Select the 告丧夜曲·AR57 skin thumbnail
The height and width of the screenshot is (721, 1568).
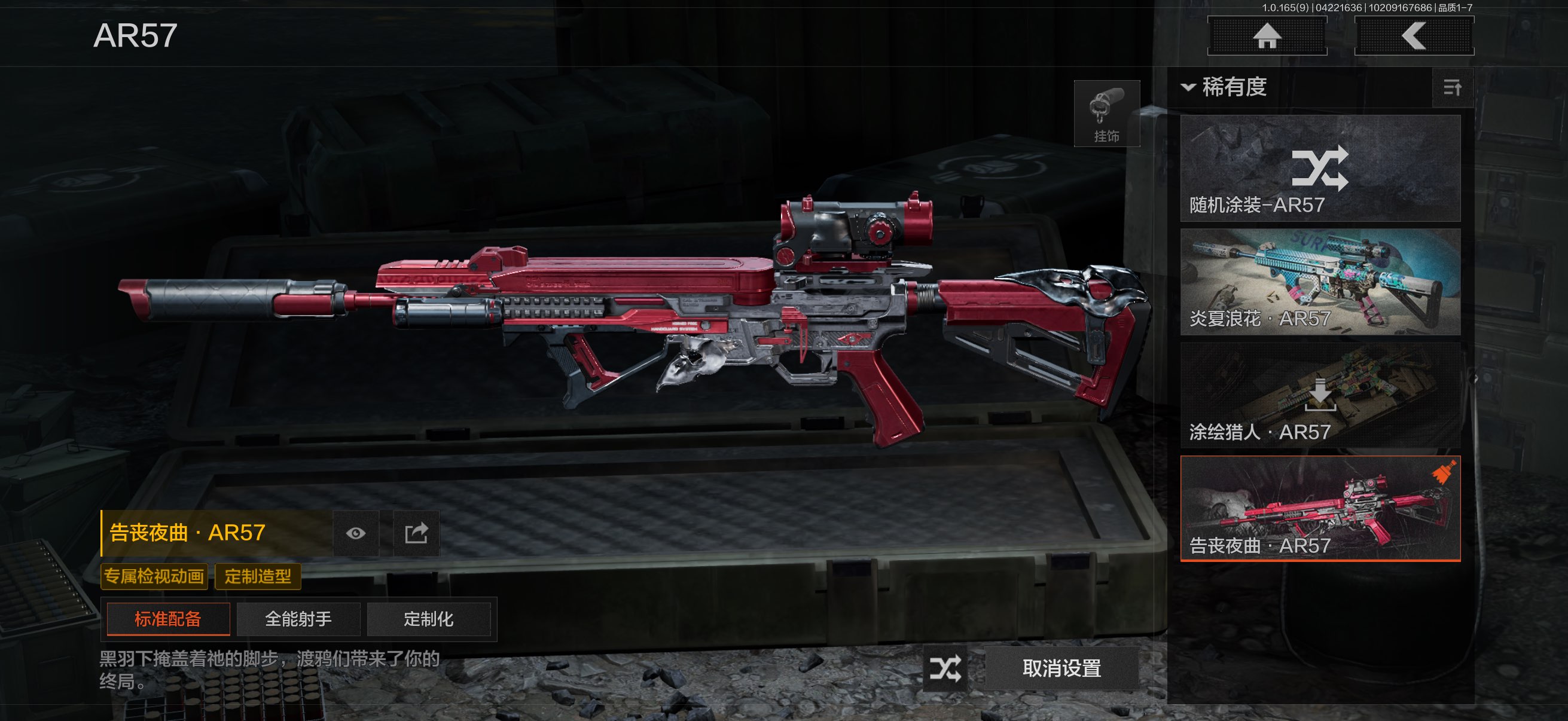tap(1320, 509)
